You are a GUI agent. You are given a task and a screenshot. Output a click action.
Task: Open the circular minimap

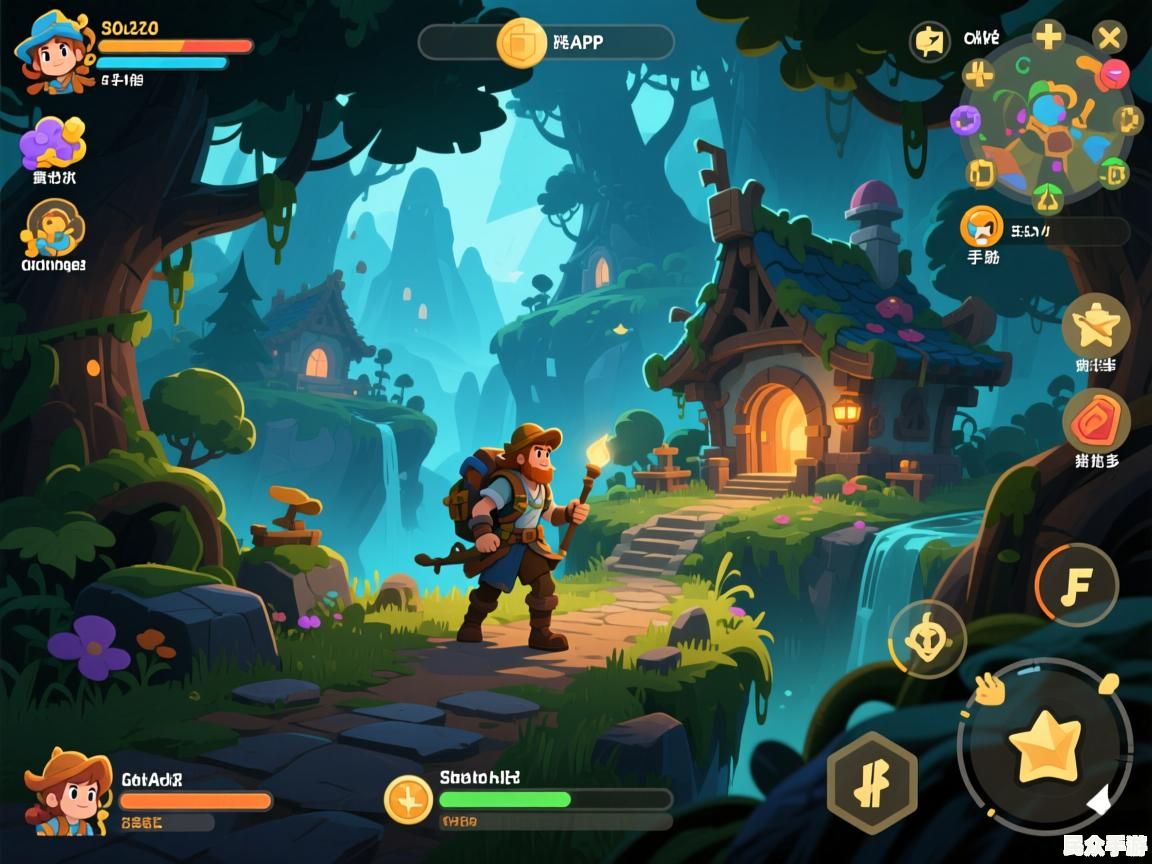coord(1046,120)
